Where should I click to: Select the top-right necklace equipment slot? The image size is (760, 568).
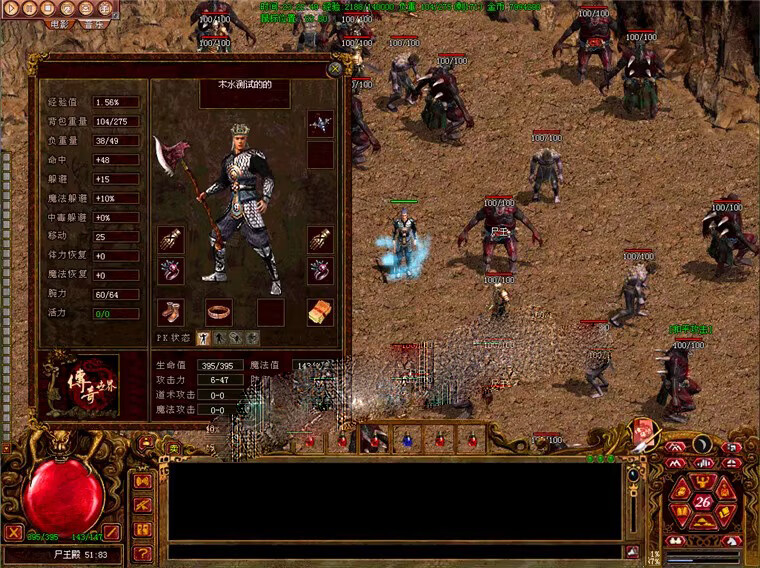(x=321, y=123)
